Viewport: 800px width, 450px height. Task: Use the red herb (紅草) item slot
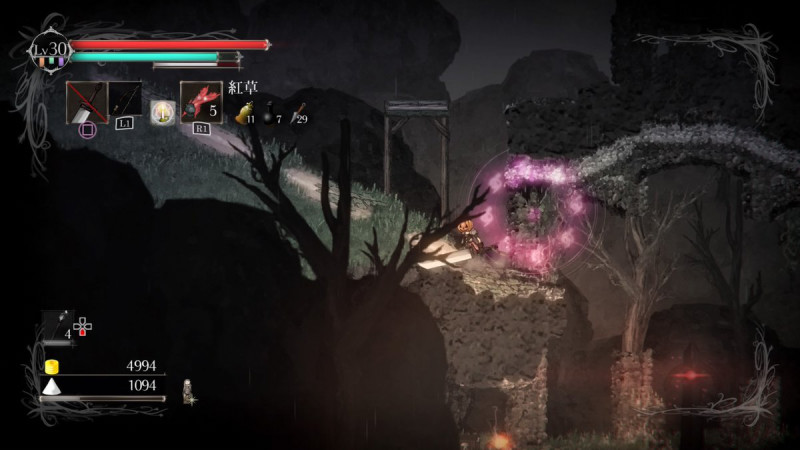coord(200,102)
